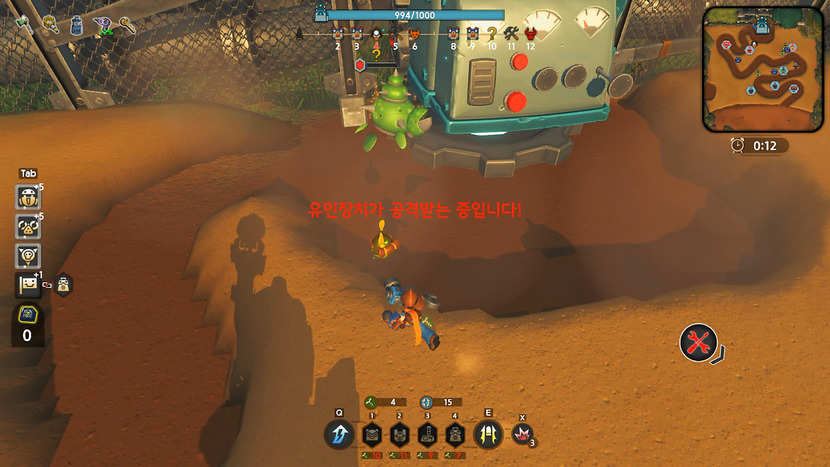Choose the fourth tower slot costing 7
830x467 pixels.
pyautogui.click(x=455, y=434)
